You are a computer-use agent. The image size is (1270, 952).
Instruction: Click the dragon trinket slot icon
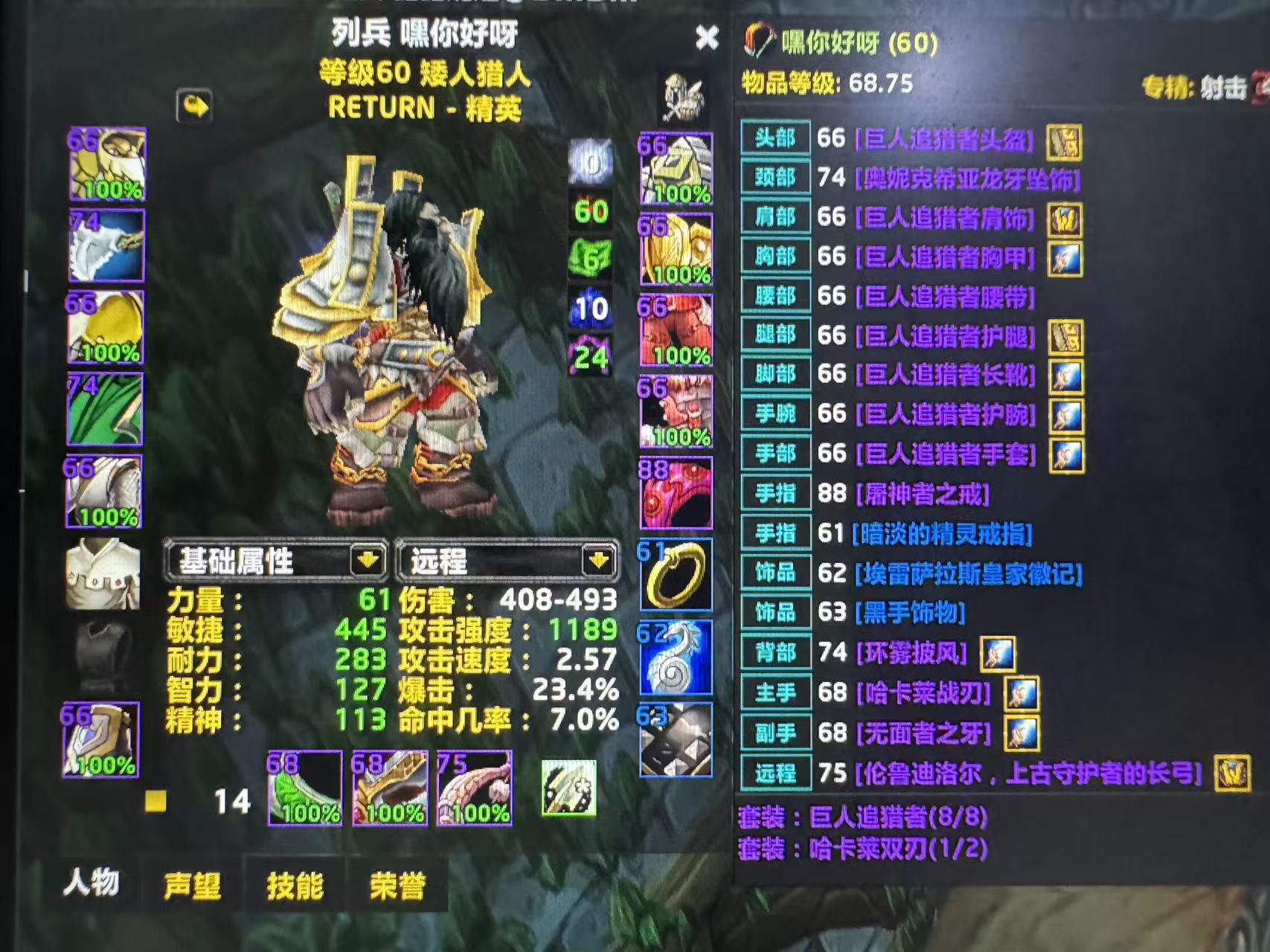(x=676, y=657)
